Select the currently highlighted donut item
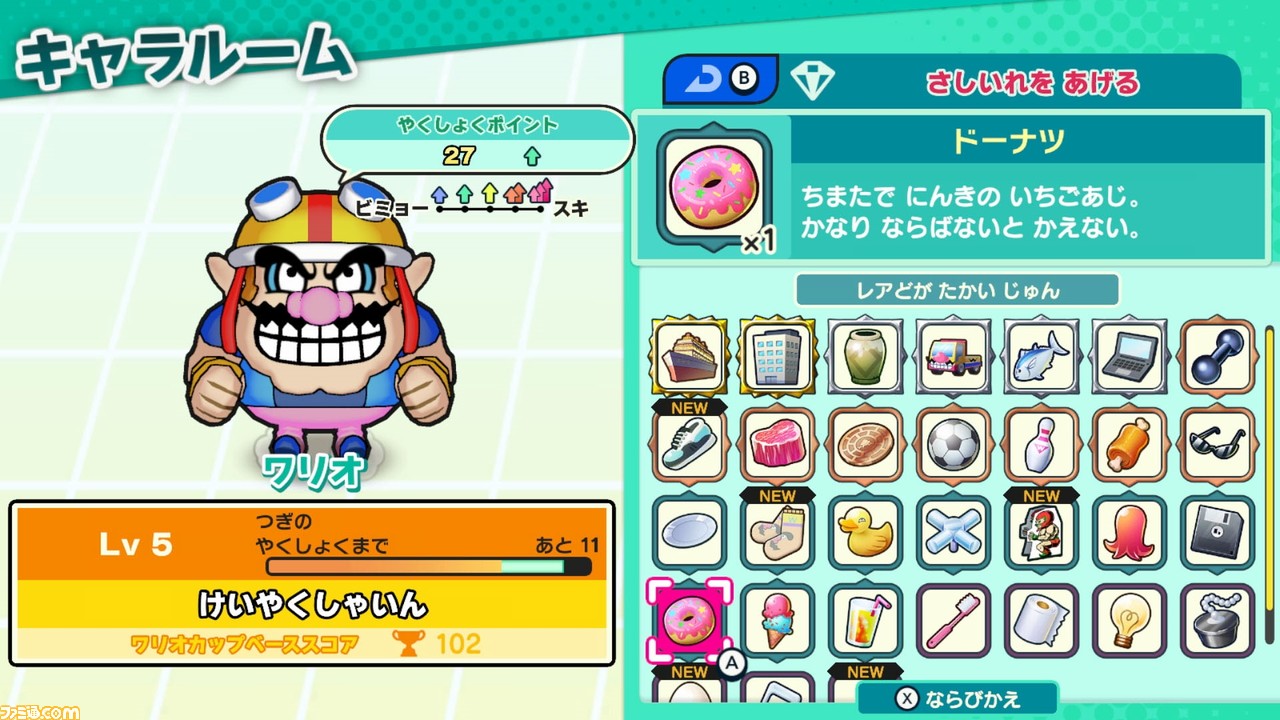This screenshot has width=1280, height=720. (688, 620)
